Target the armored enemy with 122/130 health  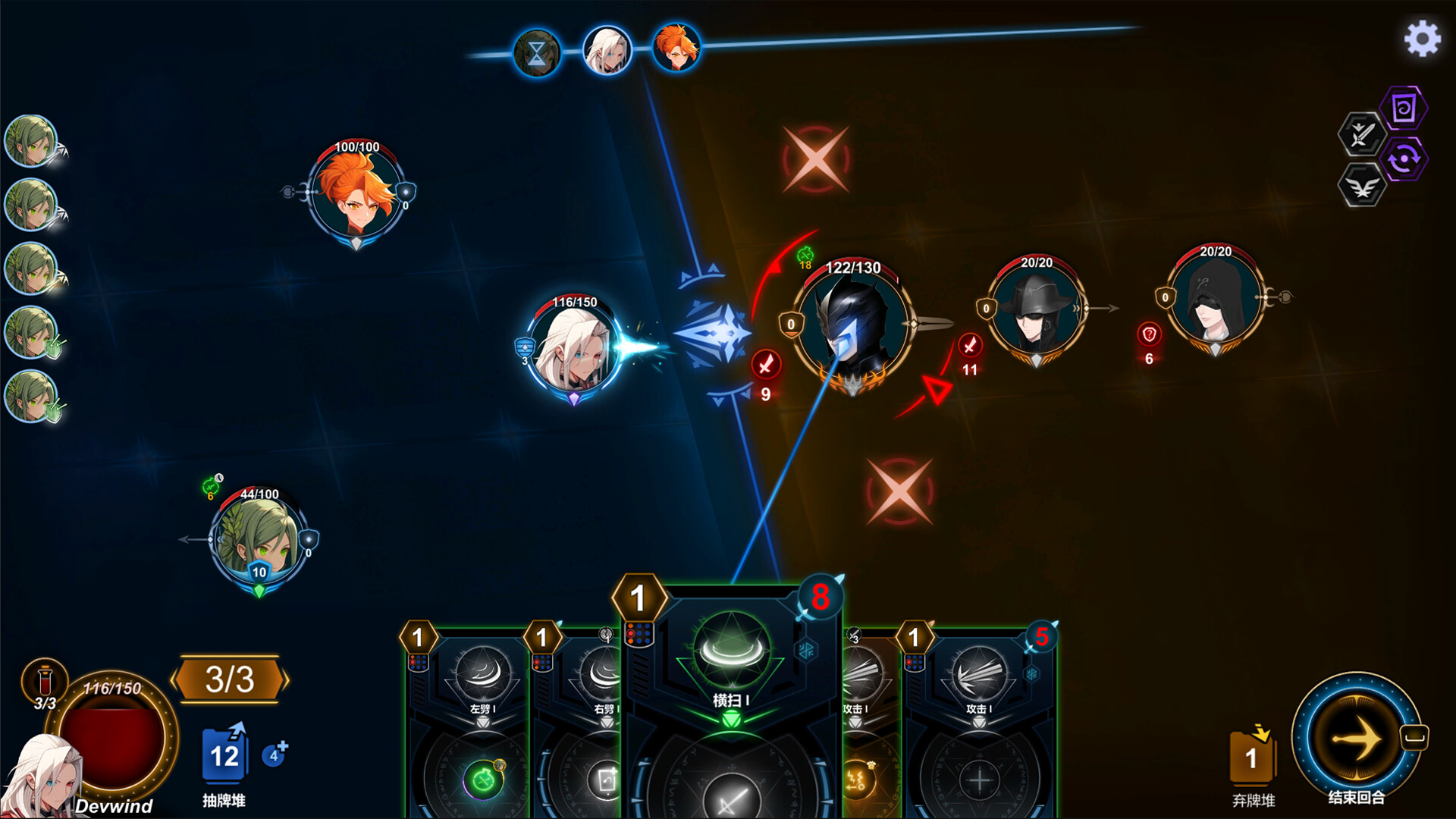coord(852,328)
